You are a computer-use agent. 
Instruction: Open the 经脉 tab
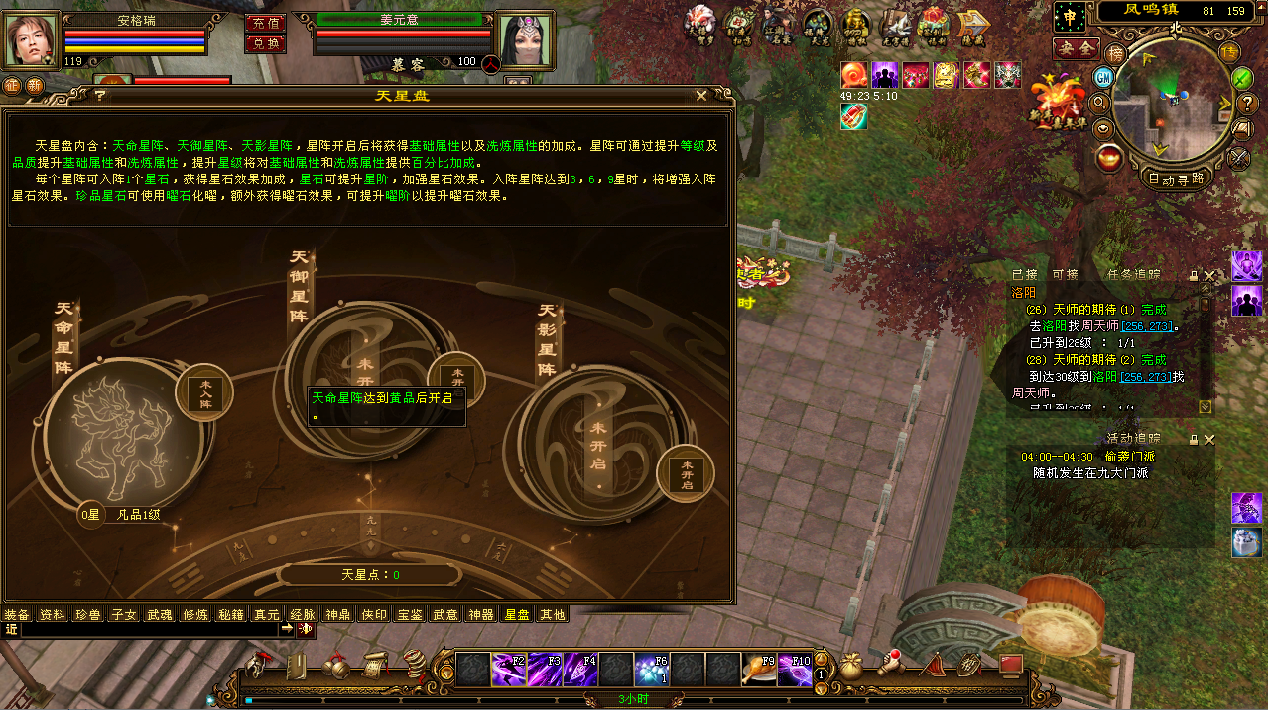pyautogui.click(x=302, y=614)
